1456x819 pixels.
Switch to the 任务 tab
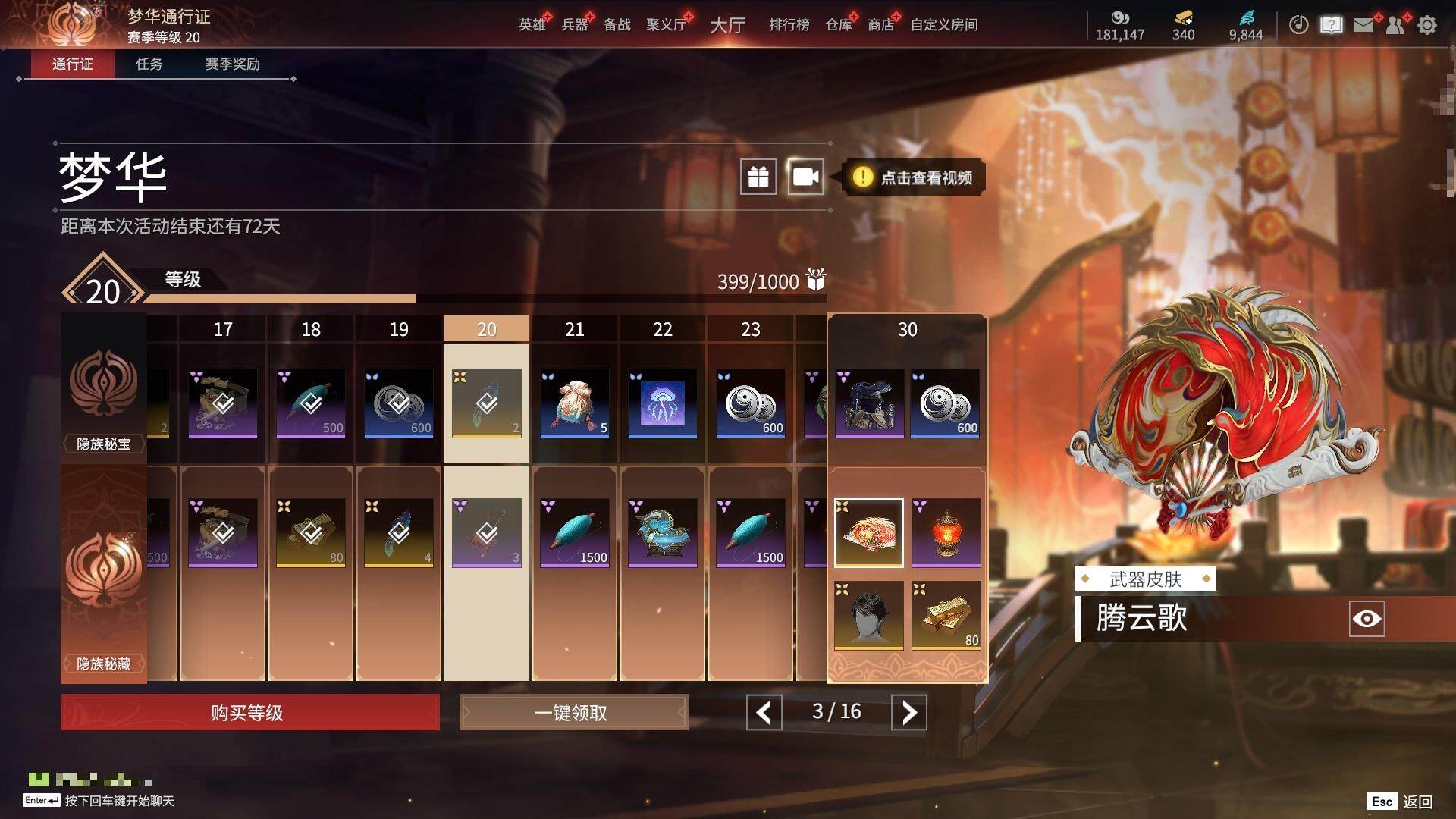coord(149,64)
